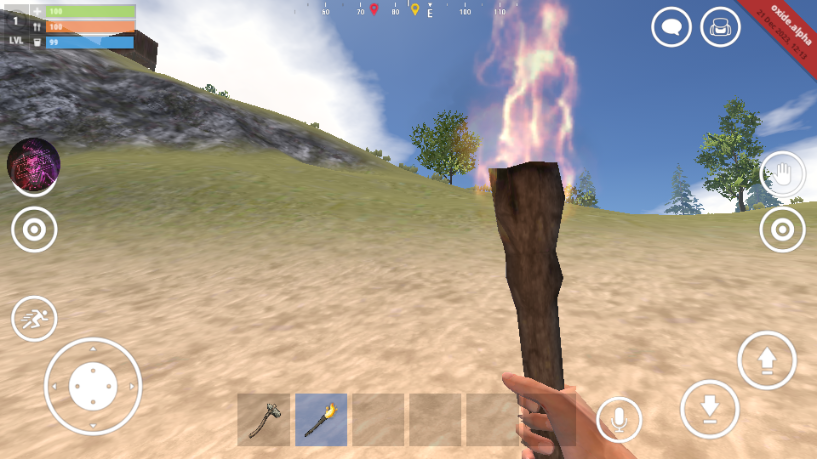Tap the up arrow jump button
The width and height of the screenshot is (817, 459).
pos(767,360)
